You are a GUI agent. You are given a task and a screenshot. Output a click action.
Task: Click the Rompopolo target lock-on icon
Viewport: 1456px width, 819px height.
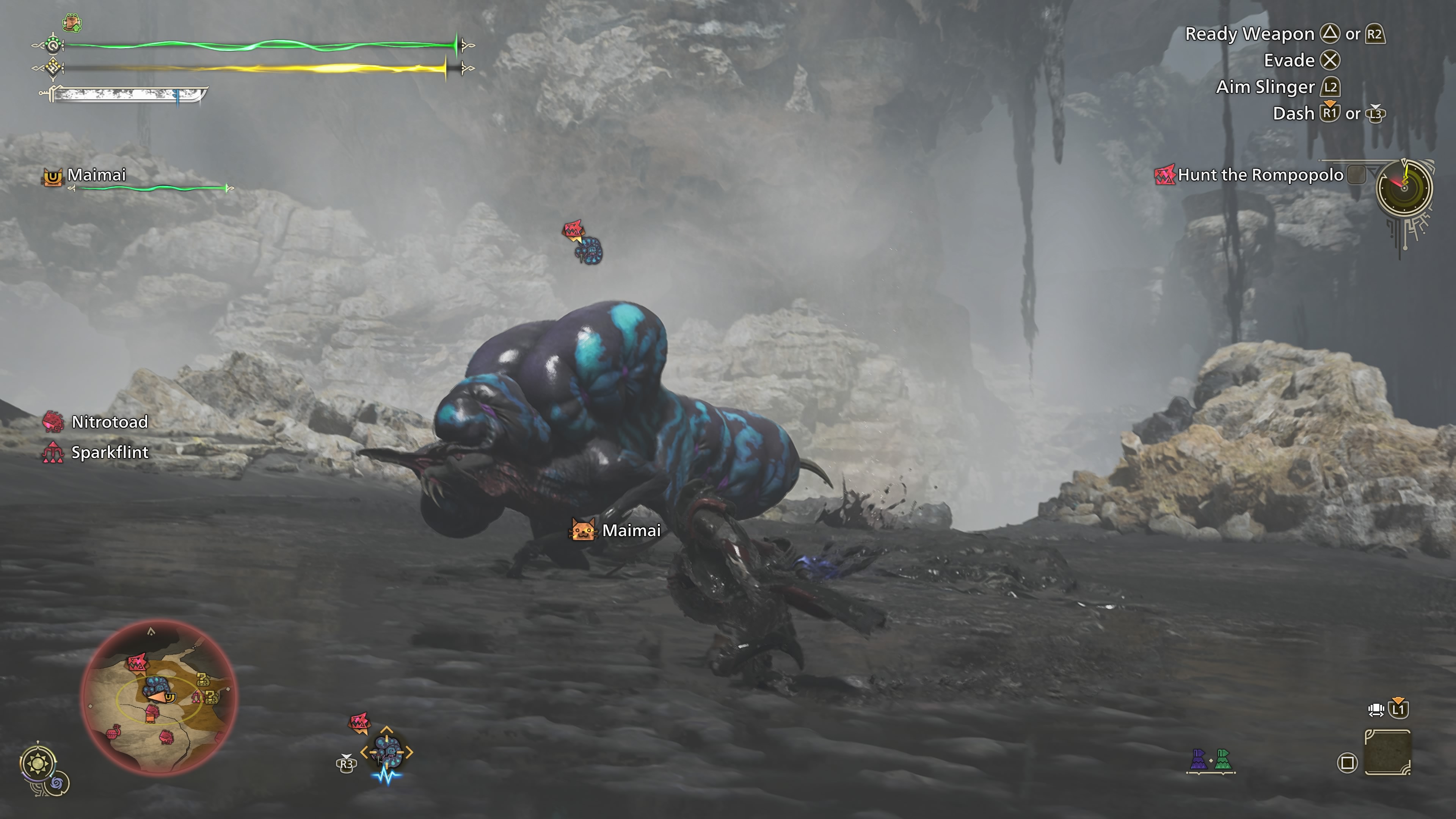pos(387,752)
